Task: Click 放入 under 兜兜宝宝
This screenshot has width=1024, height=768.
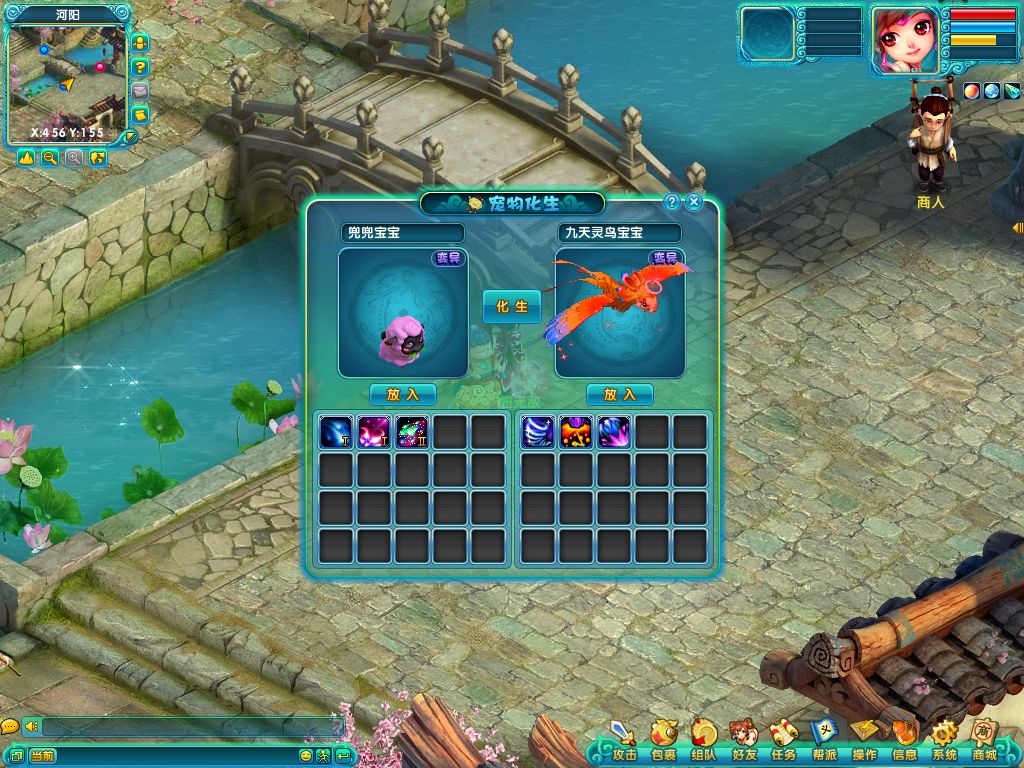Action: click(402, 394)
